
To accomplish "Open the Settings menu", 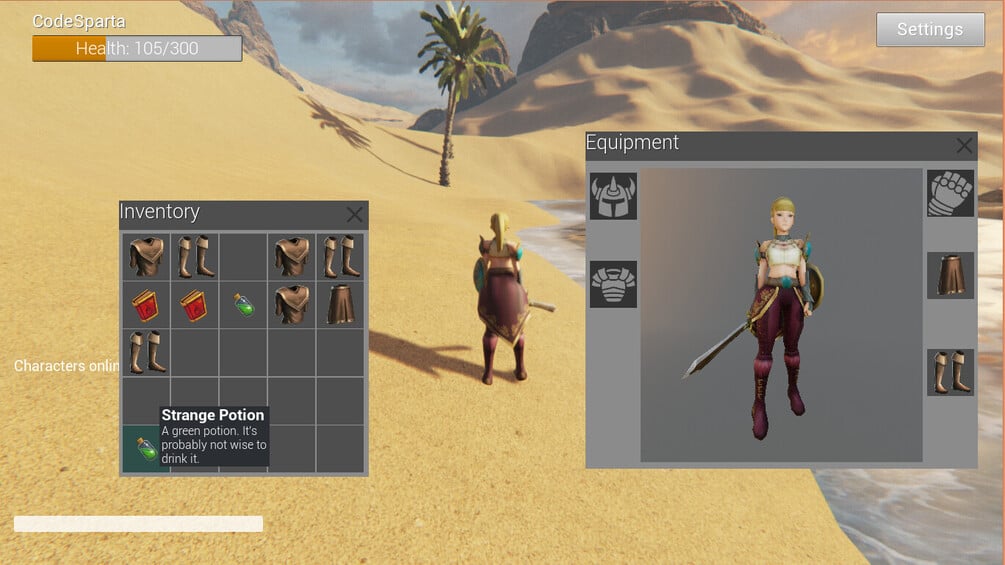I will click(929, 30).
